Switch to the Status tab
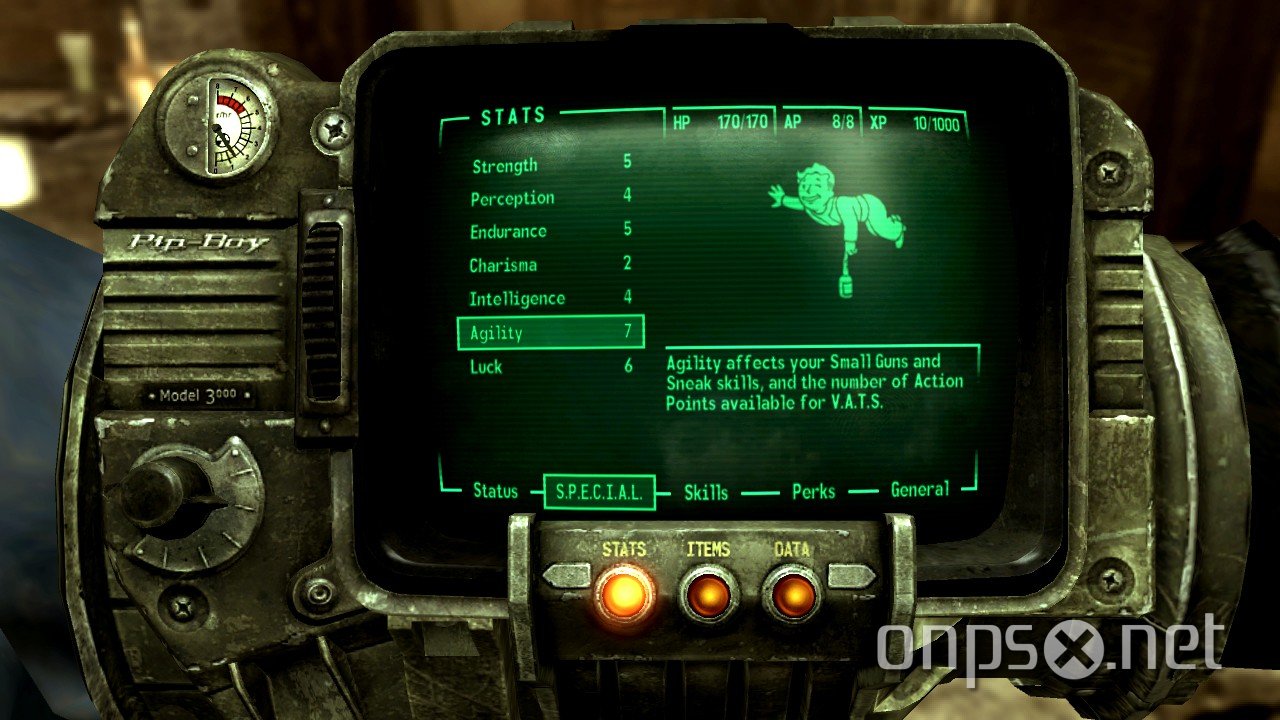Screen dimensions: 1280x720 [496, 492]
